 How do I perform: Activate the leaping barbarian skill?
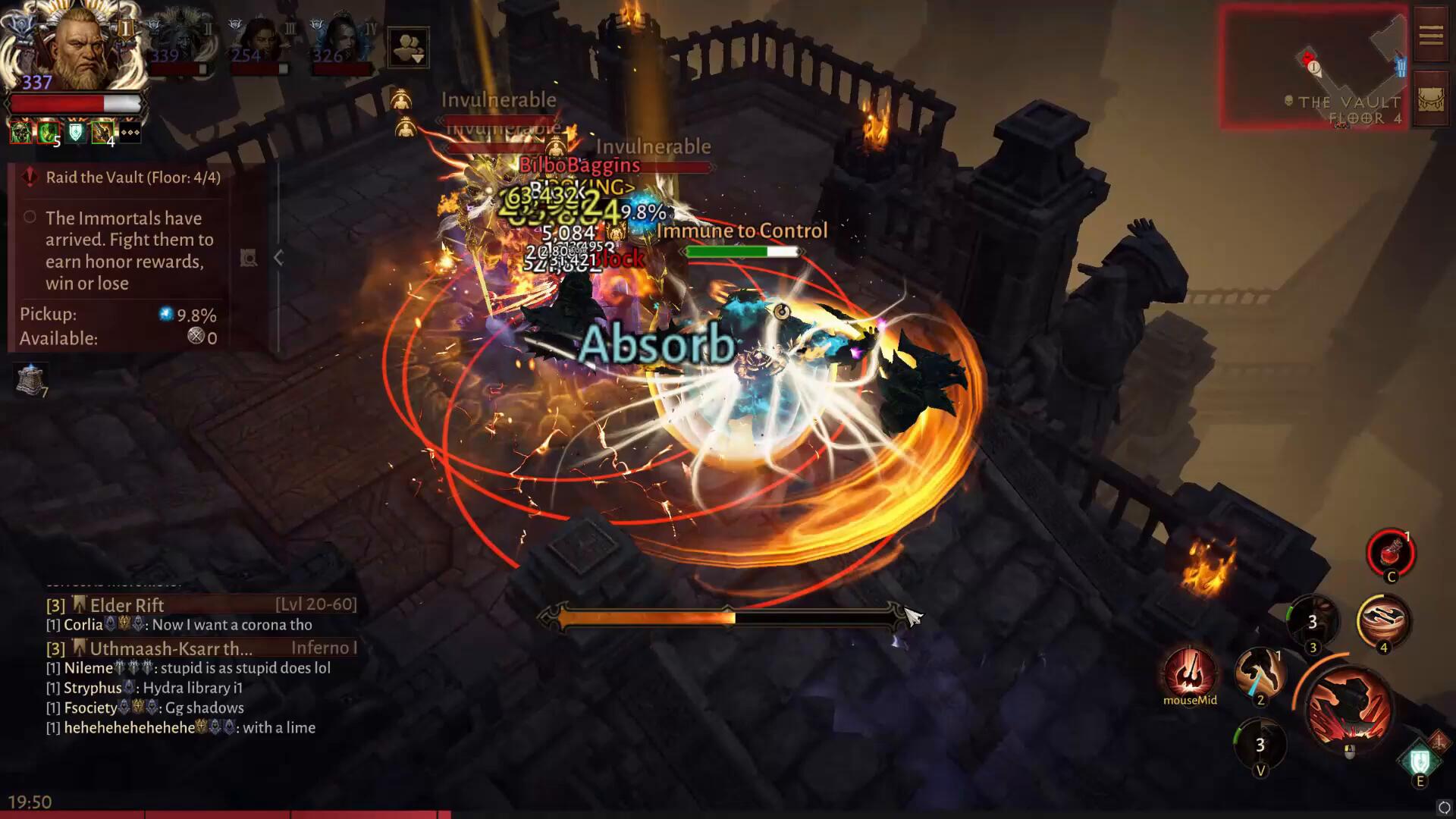click(1260, 671)
